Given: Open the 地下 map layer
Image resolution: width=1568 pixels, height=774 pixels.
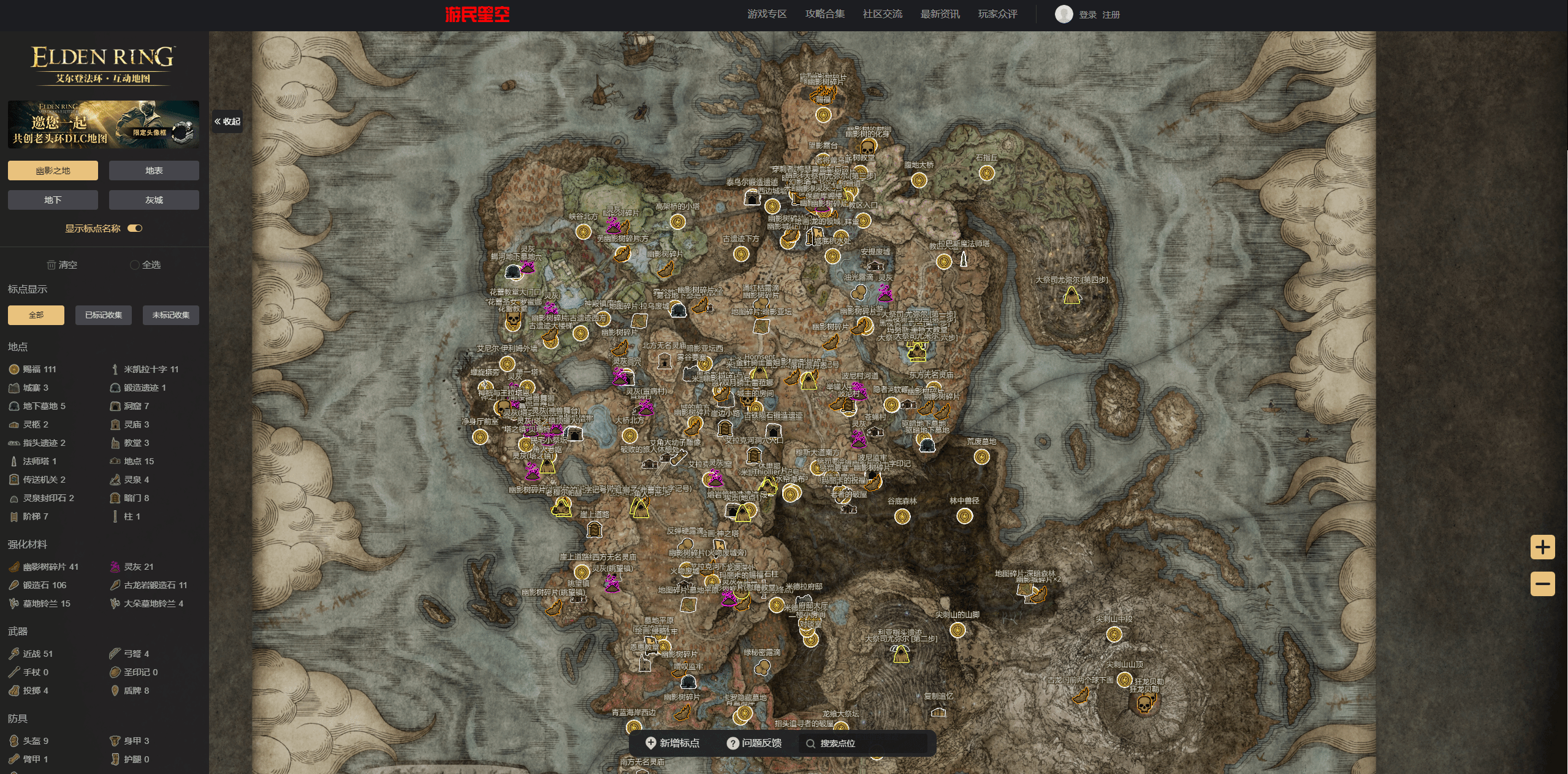Looking at the screenshot, I should point(53,200).
